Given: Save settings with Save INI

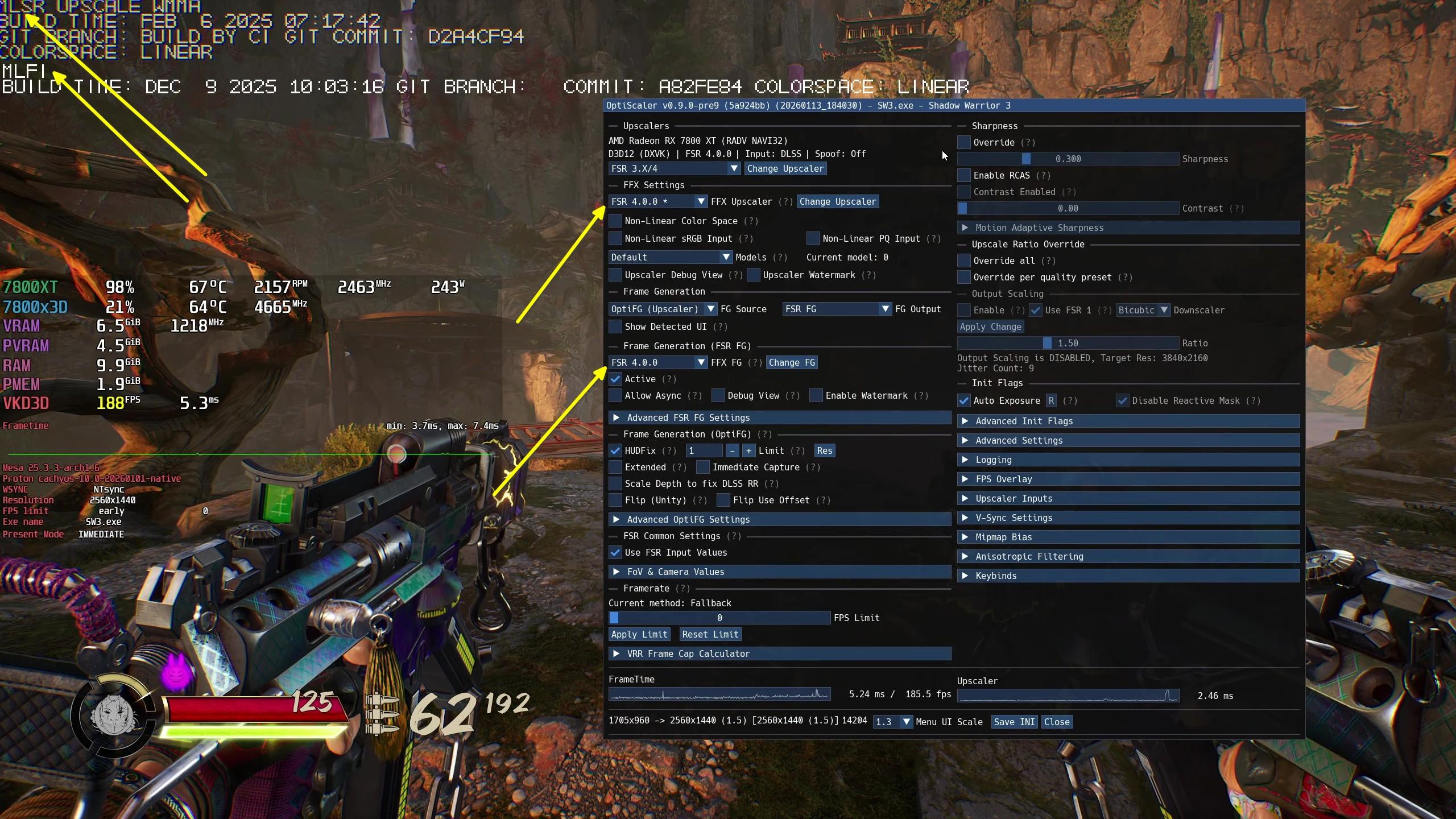Looking at the screenshot, I should [1014, 722].
